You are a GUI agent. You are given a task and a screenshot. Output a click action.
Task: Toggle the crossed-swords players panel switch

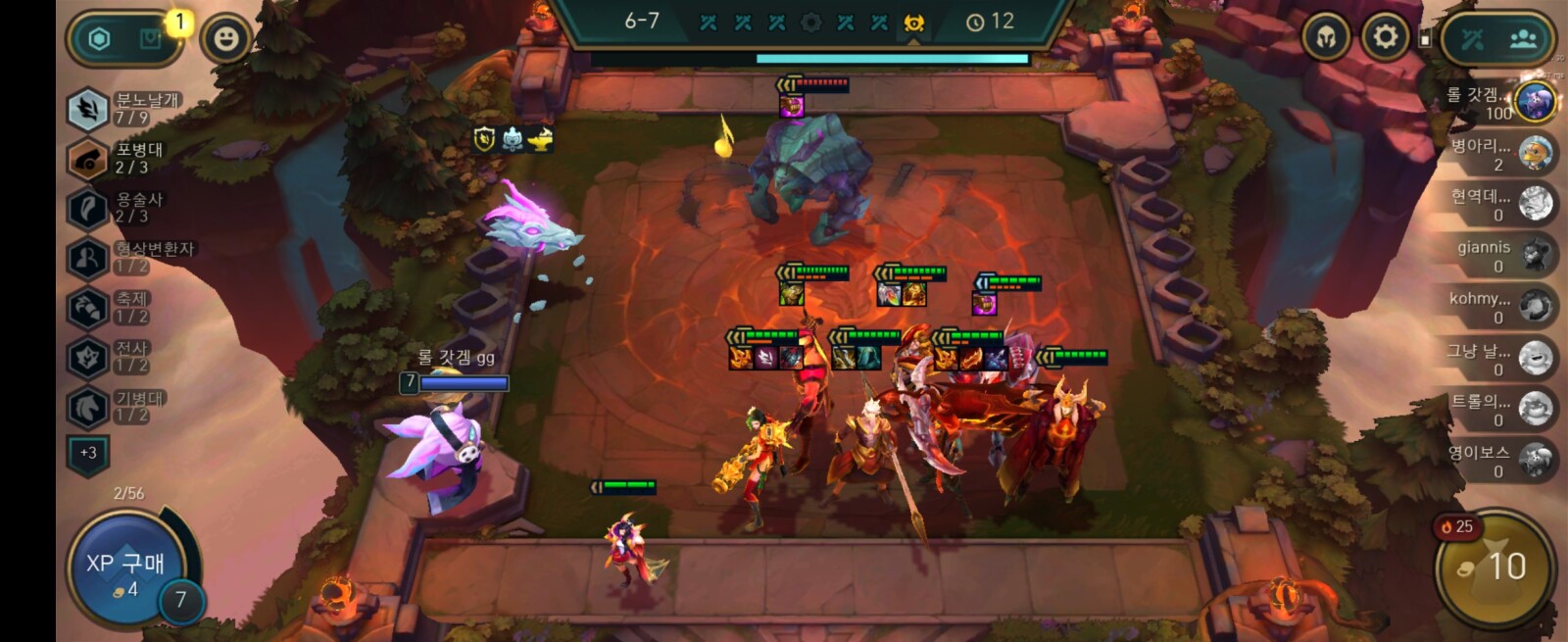pos(1473,39)
